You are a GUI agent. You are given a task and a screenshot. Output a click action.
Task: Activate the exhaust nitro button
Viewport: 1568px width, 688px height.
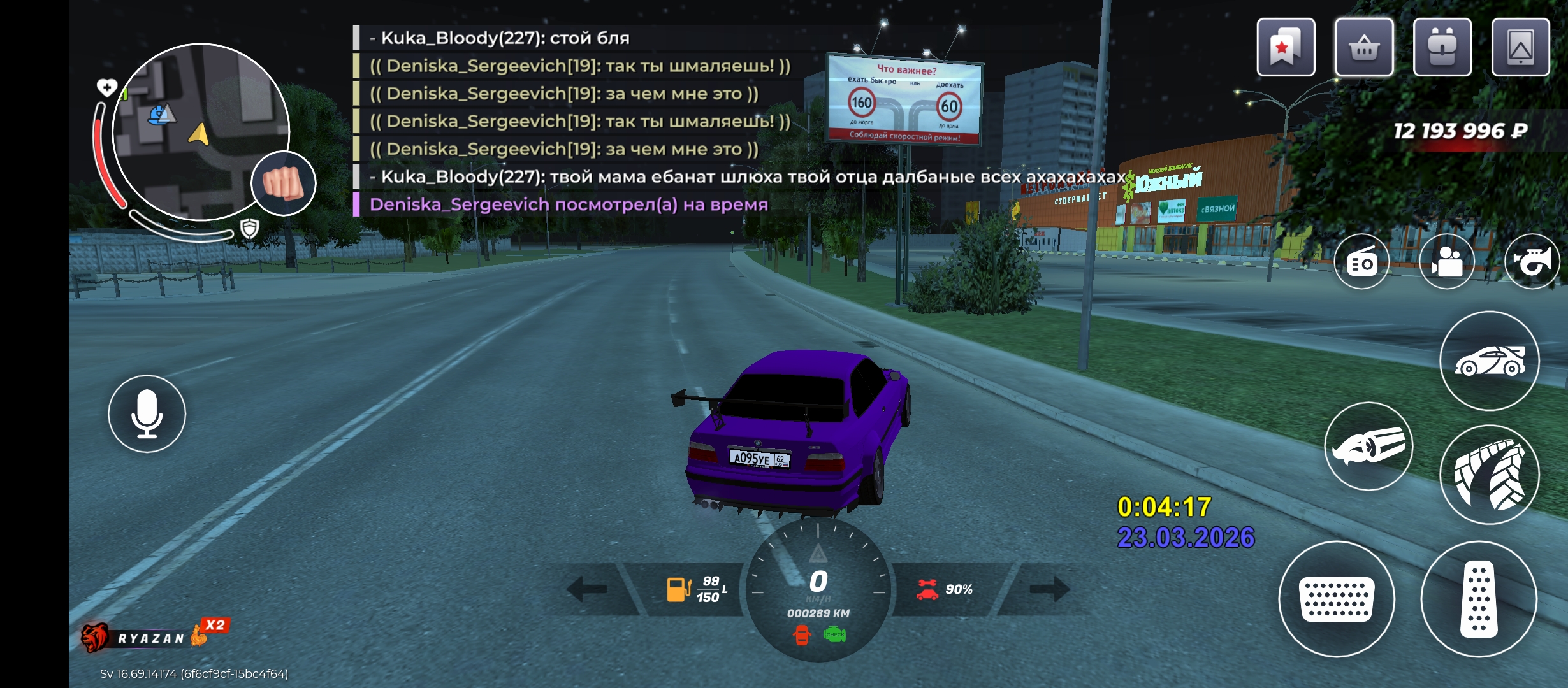pyautogui.click(x=1368, y=447)
